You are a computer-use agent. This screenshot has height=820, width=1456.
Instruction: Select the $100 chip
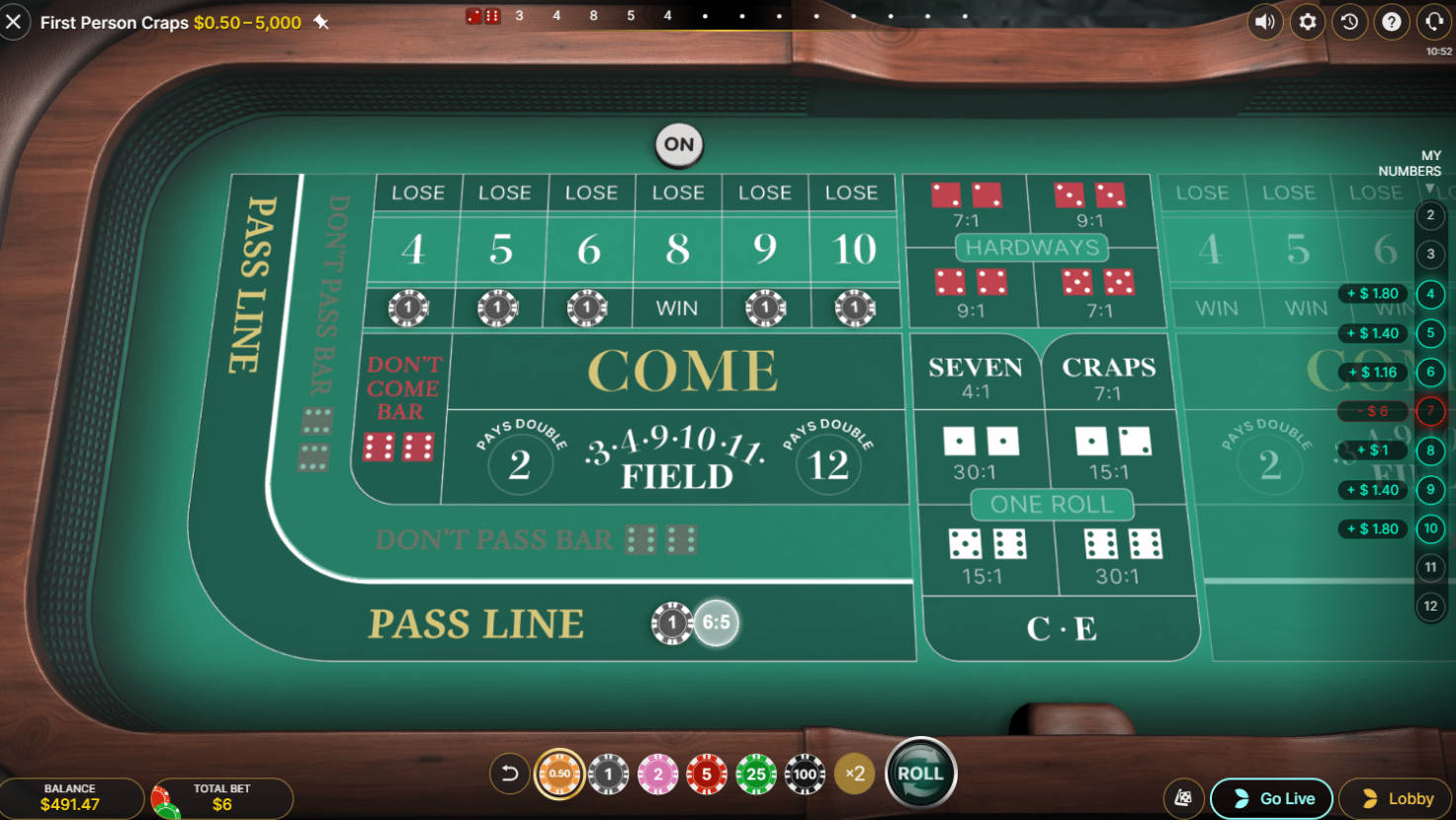(x=805, y=774)
